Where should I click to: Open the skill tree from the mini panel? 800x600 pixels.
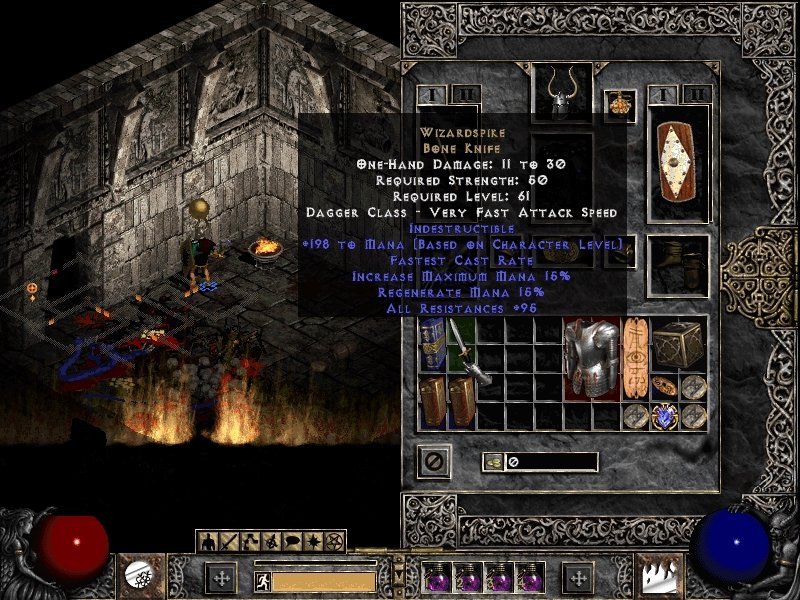click(248, 541)
